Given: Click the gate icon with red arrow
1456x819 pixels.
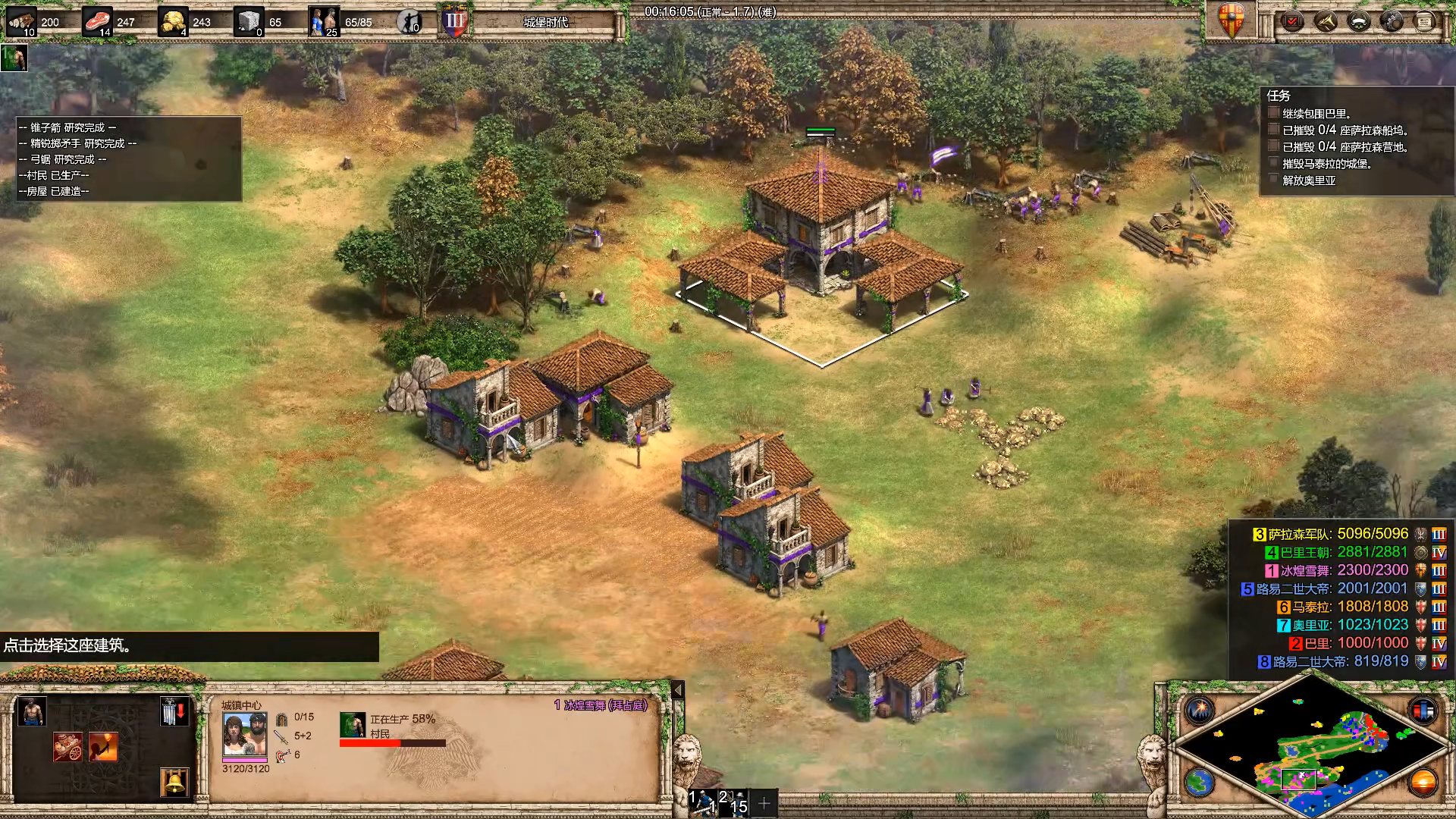Looking at the screenshot, I should (174, 712).
